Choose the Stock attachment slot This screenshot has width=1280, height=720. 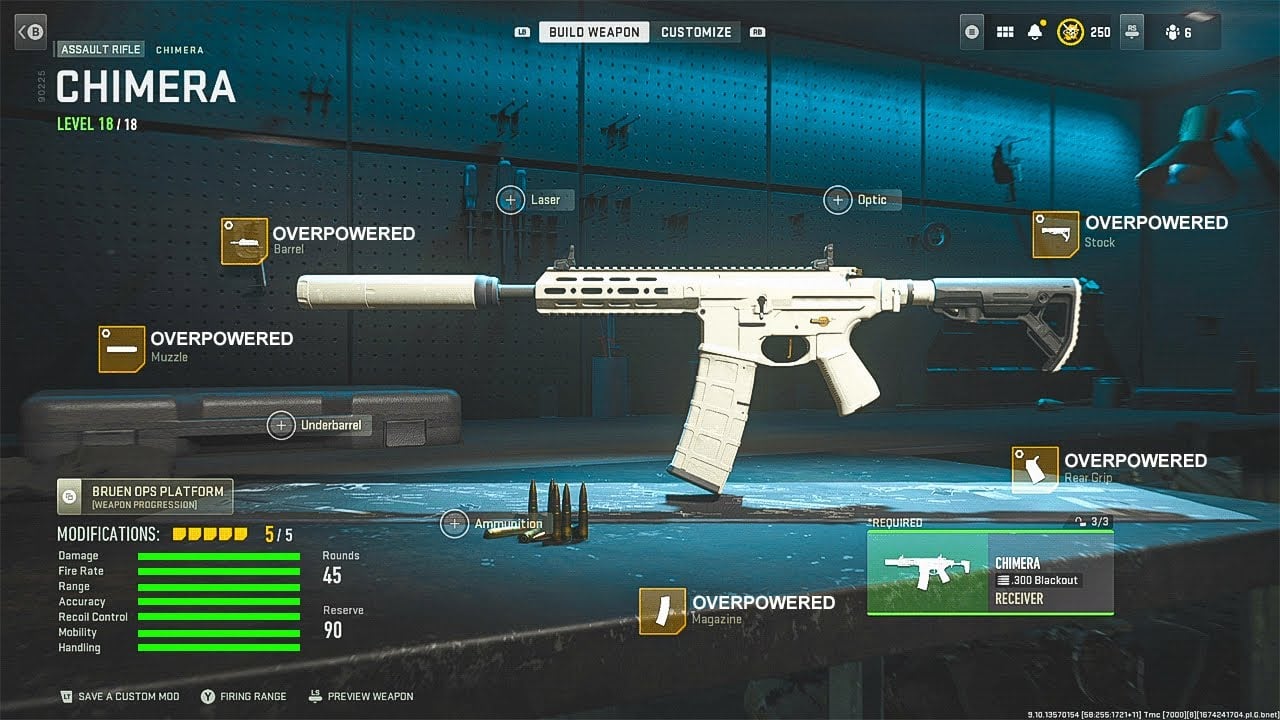[x=1056, y=233]
